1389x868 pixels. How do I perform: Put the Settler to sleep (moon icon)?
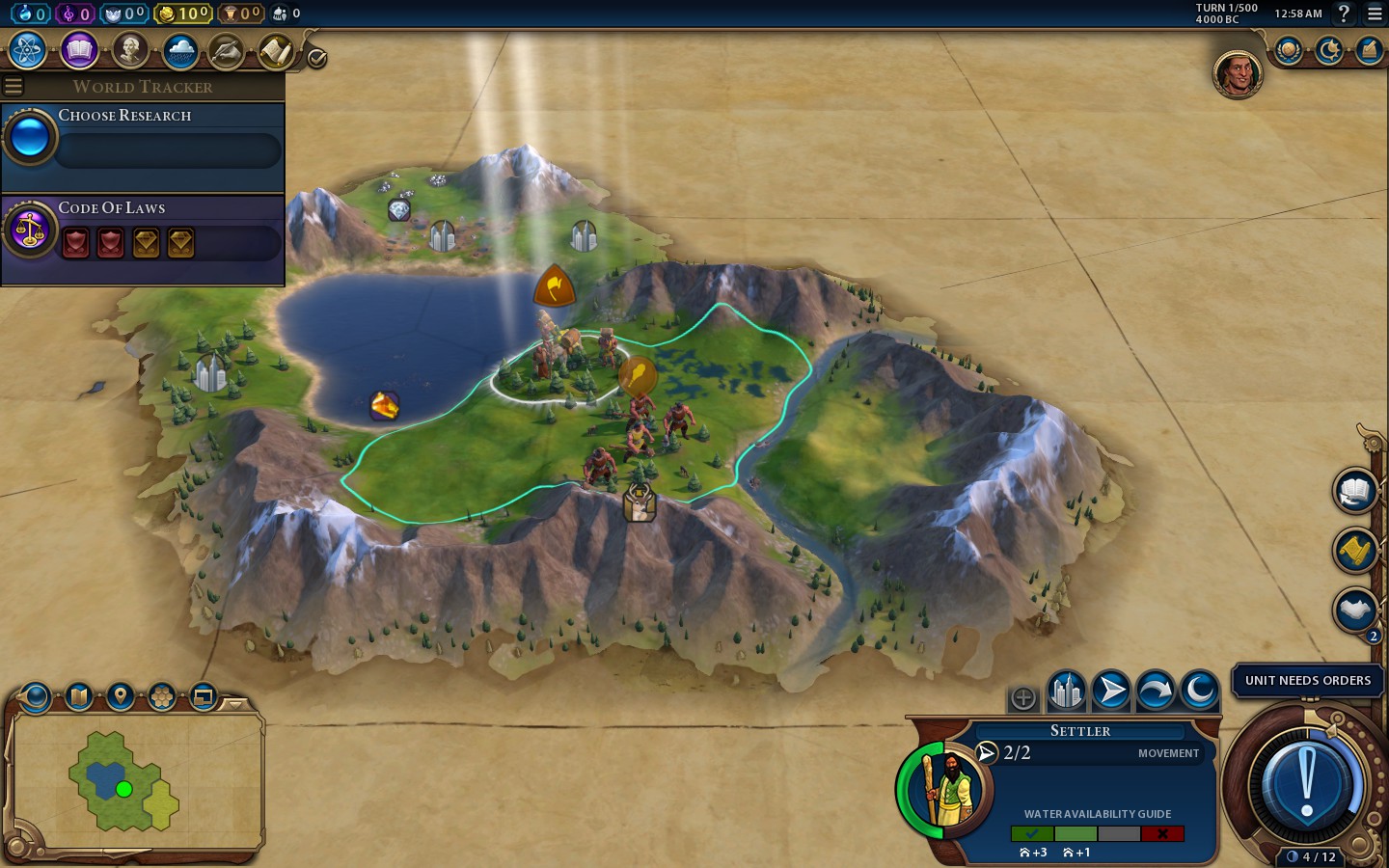point(1200,691)
